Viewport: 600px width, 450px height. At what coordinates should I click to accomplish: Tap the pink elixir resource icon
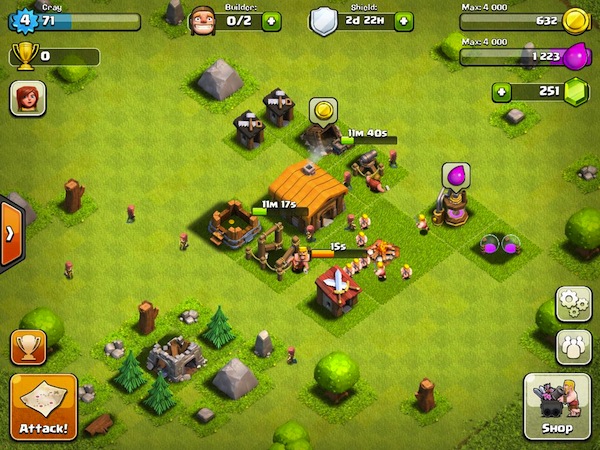575,58
